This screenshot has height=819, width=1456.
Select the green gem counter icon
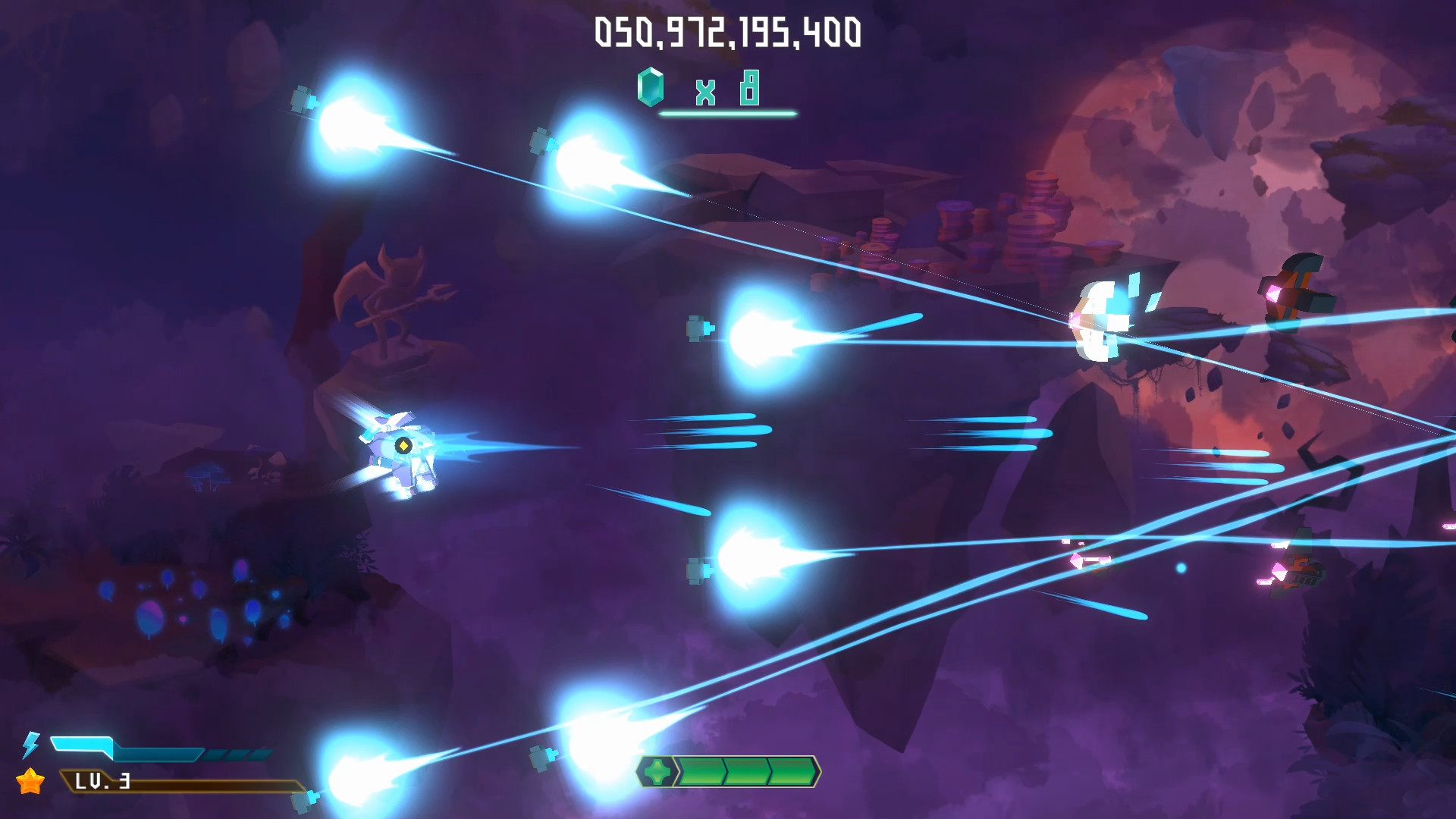[x=651, y=86]
